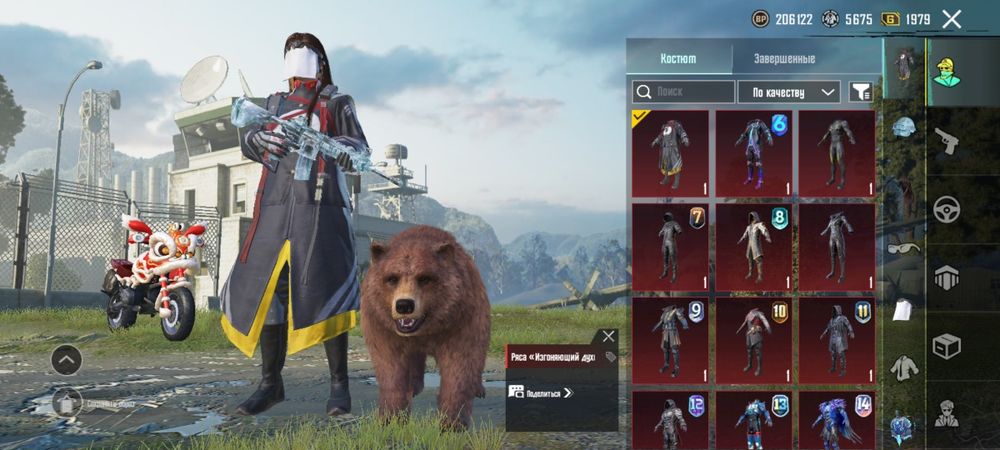
Task: Open the funnel filter options
Action: pos(860,92)
